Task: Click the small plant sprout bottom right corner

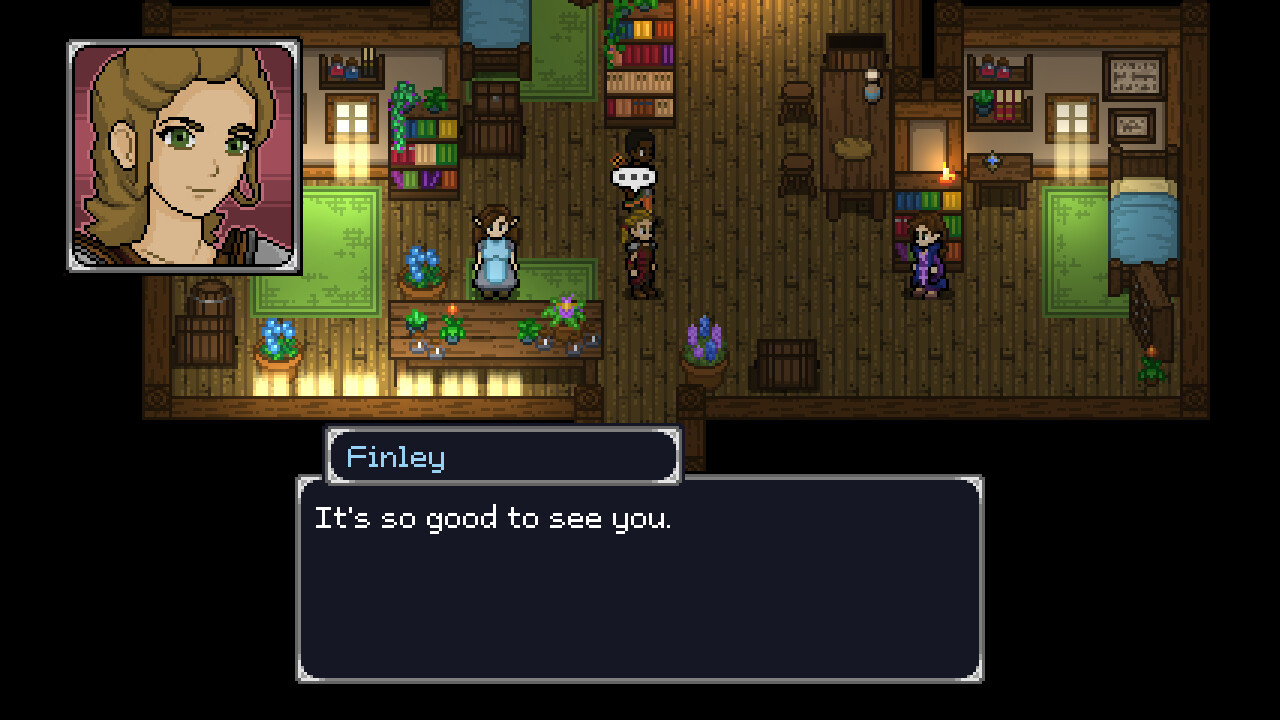Action: pos(1150,370)
